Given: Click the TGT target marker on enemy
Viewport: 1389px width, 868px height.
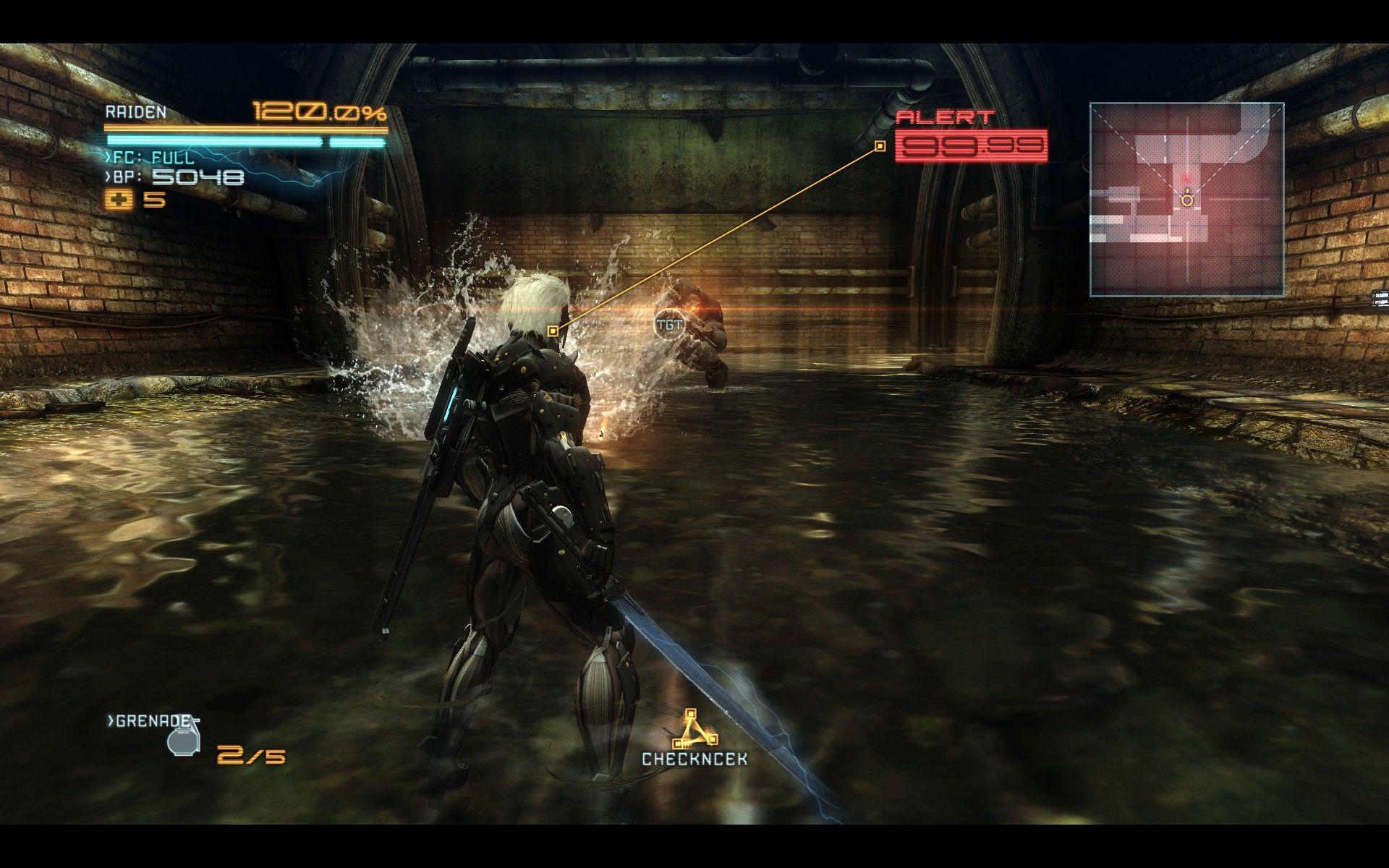Looking at the screenshot, I should pos(670,325).
